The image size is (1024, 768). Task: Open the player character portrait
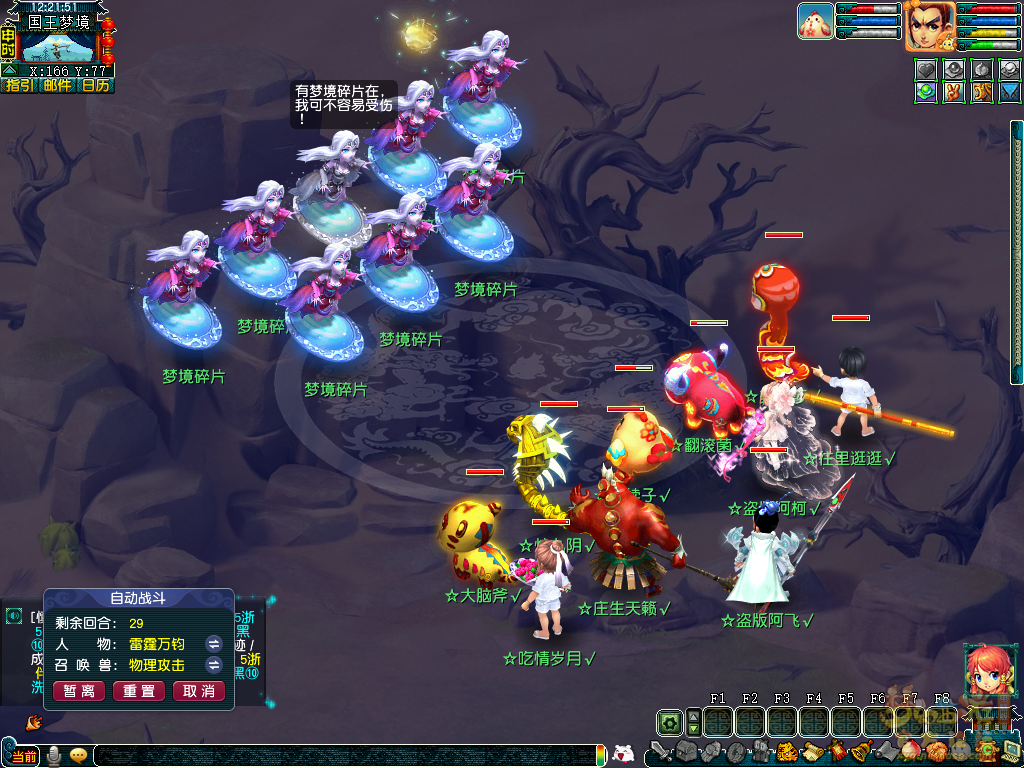pos(929,25)
